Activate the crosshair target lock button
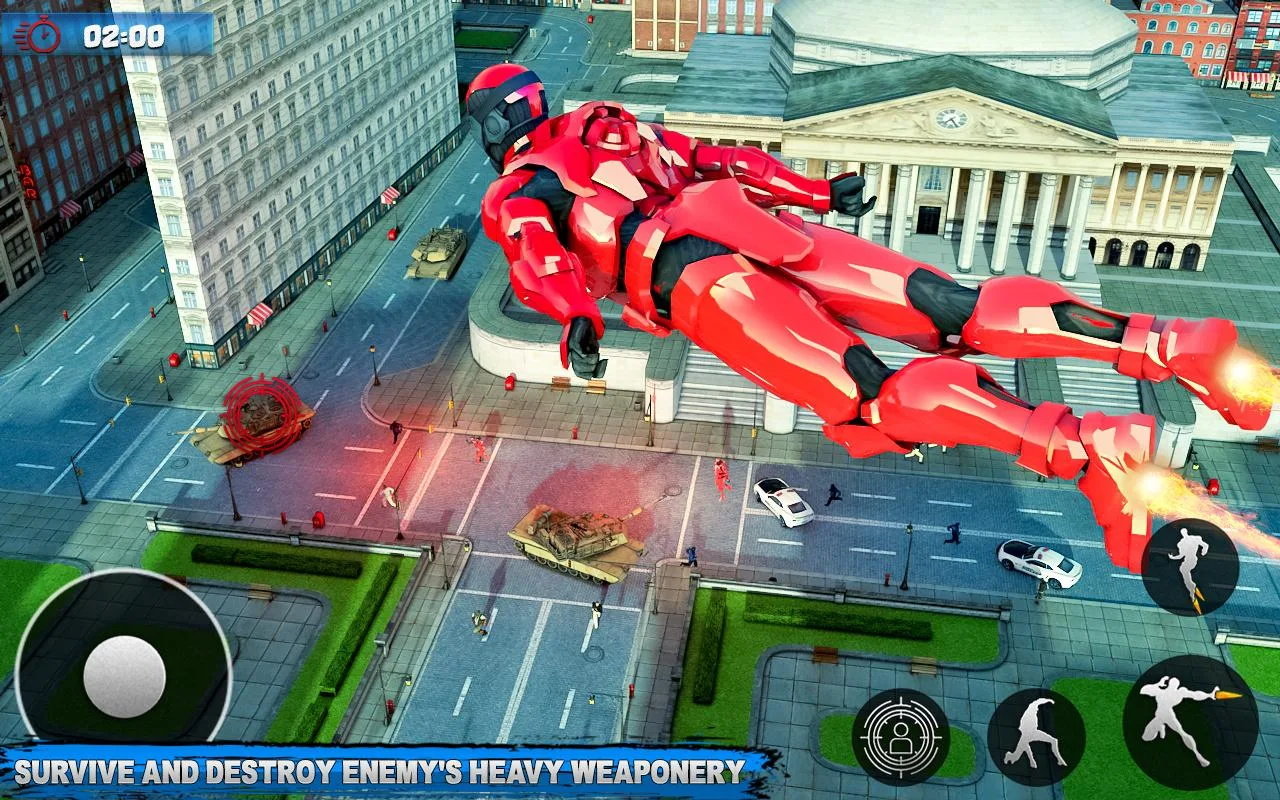The width and height of the screenshot is (1280, 800). (x=900, y=737)
